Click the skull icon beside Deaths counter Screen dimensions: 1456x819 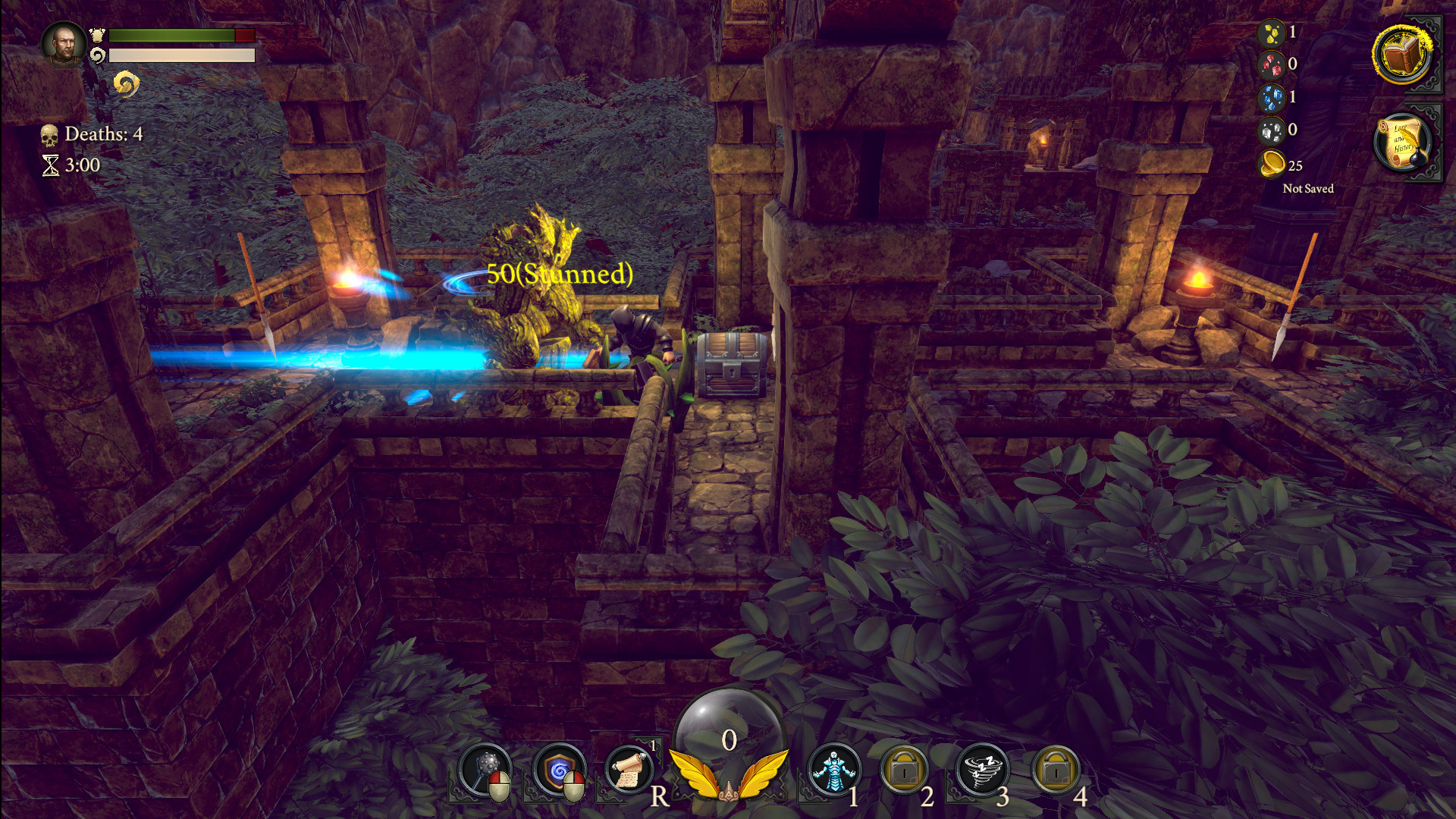(50, 133)
